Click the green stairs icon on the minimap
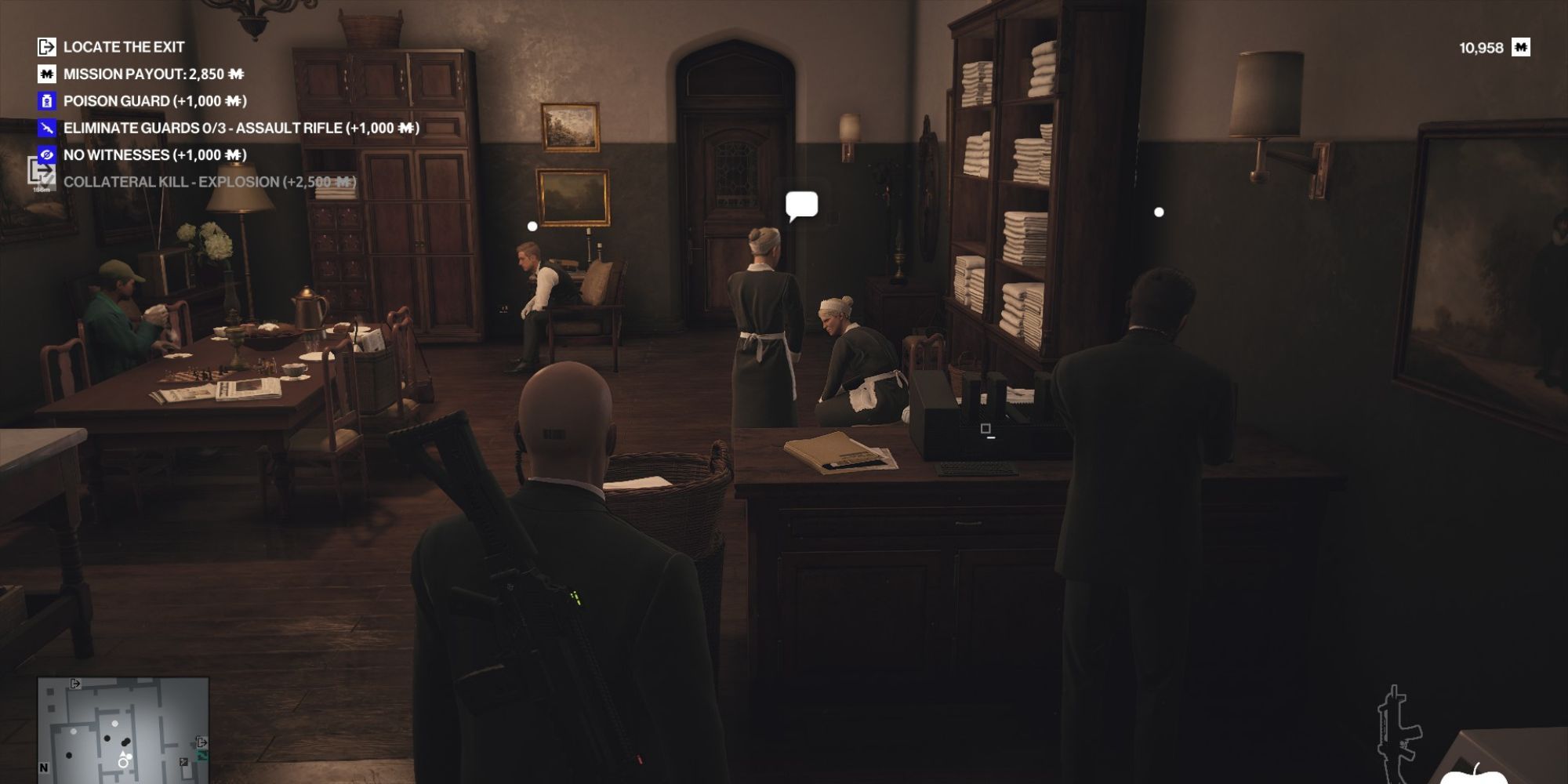This screenshot has width=1568, height=784. (x=202, y=757)
